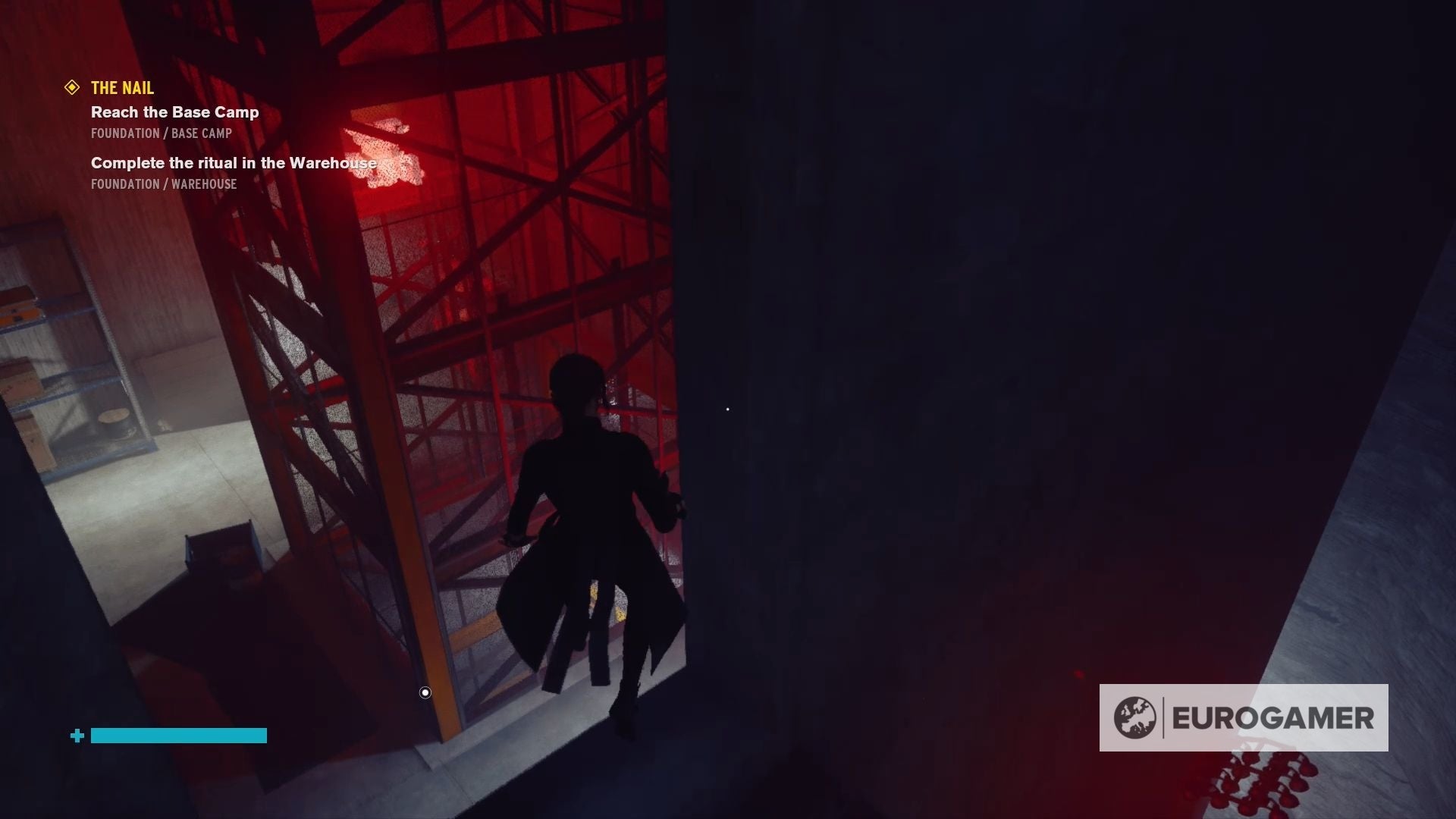Click the cyan health bar
This screenshot has height=819, width=1456.
click(178, 735)
